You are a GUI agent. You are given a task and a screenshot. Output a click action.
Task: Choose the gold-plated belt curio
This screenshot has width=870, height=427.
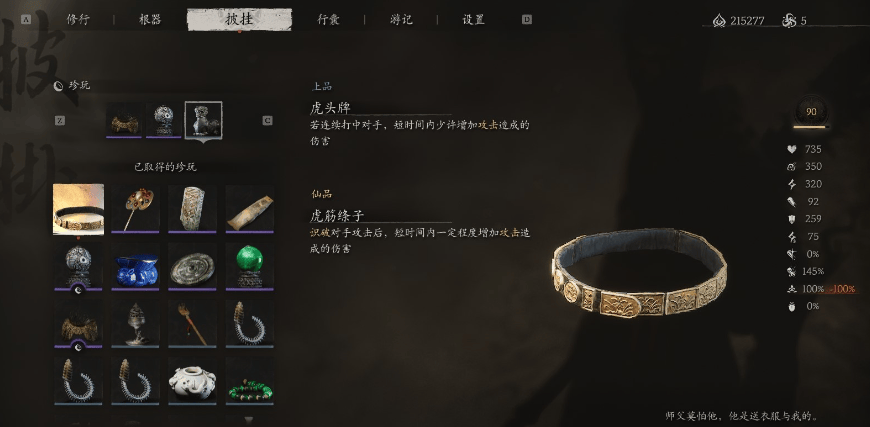(x=78, y=208)
